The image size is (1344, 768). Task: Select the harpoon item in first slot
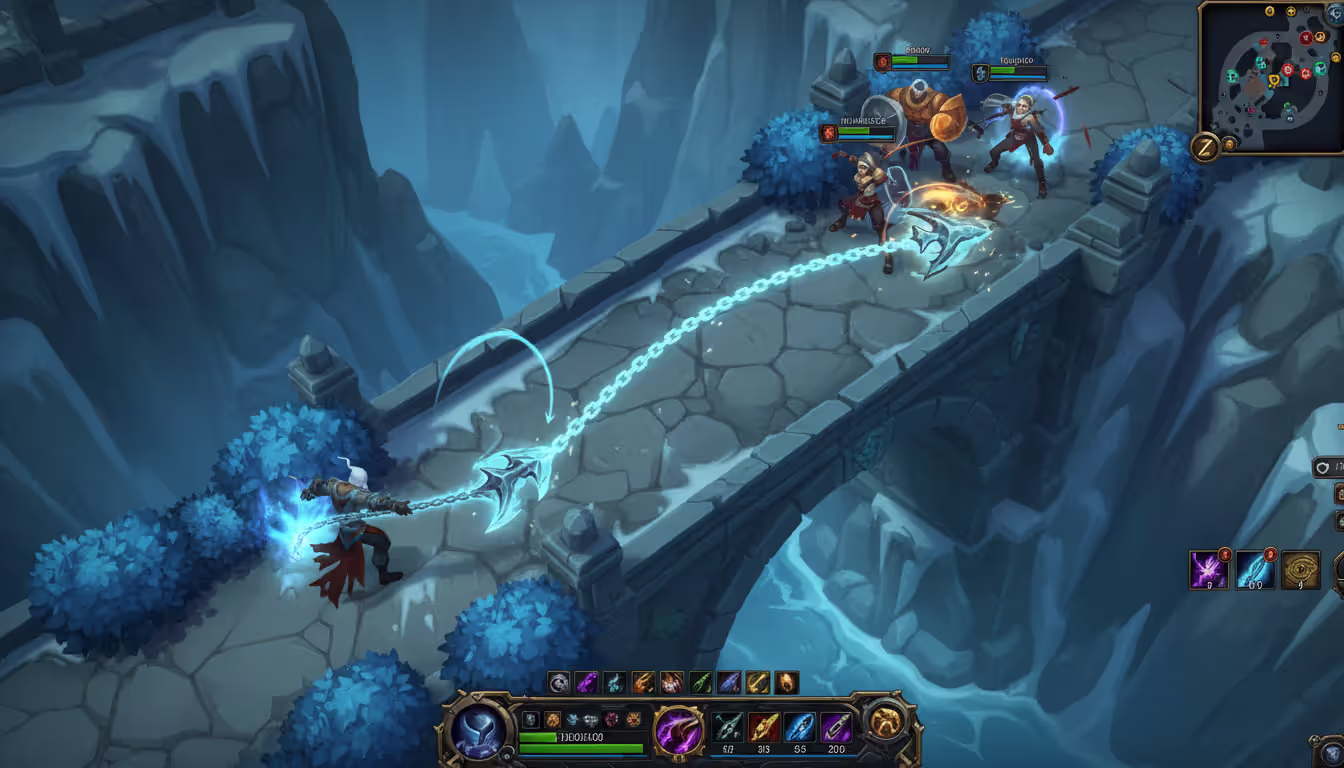coord(727,726)
